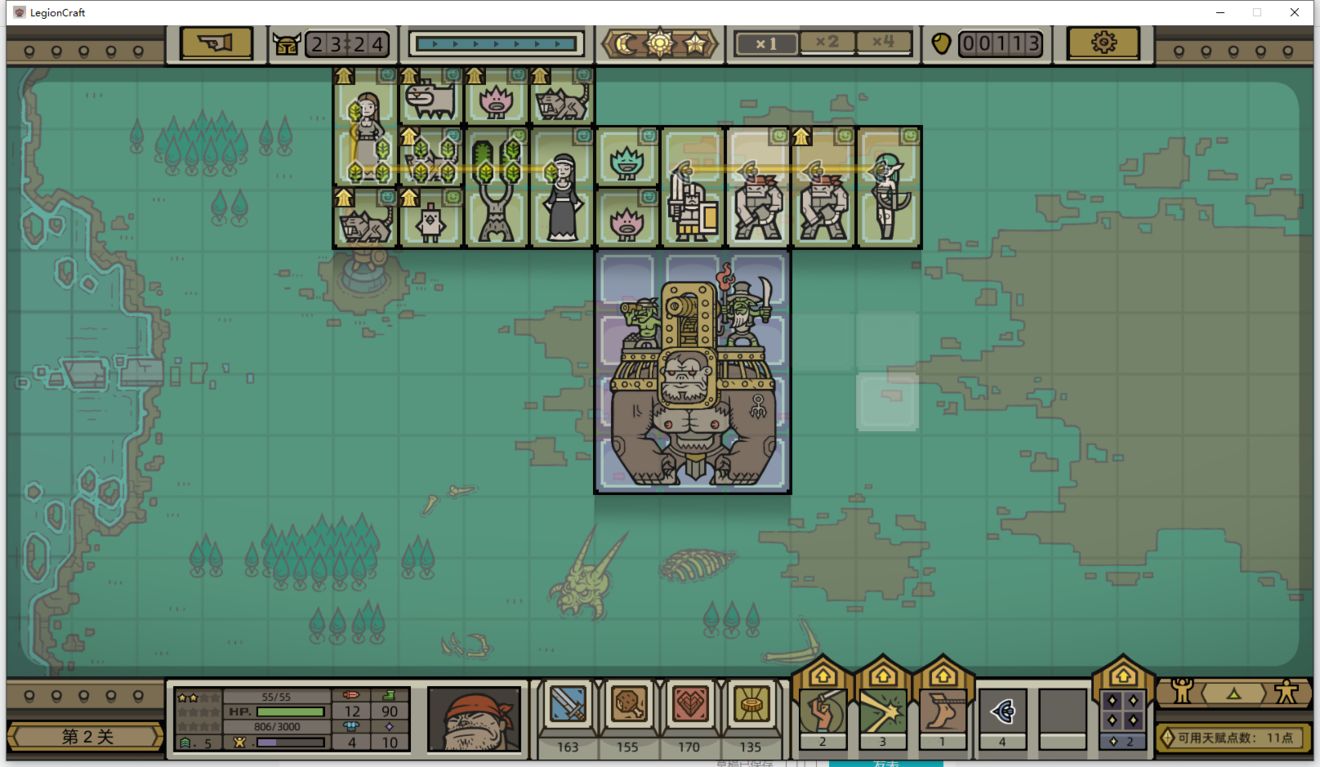This screenshot has height=767, width=1320.
Task: Click the yellow triangle formation toggle
Action: [1233, 692]
